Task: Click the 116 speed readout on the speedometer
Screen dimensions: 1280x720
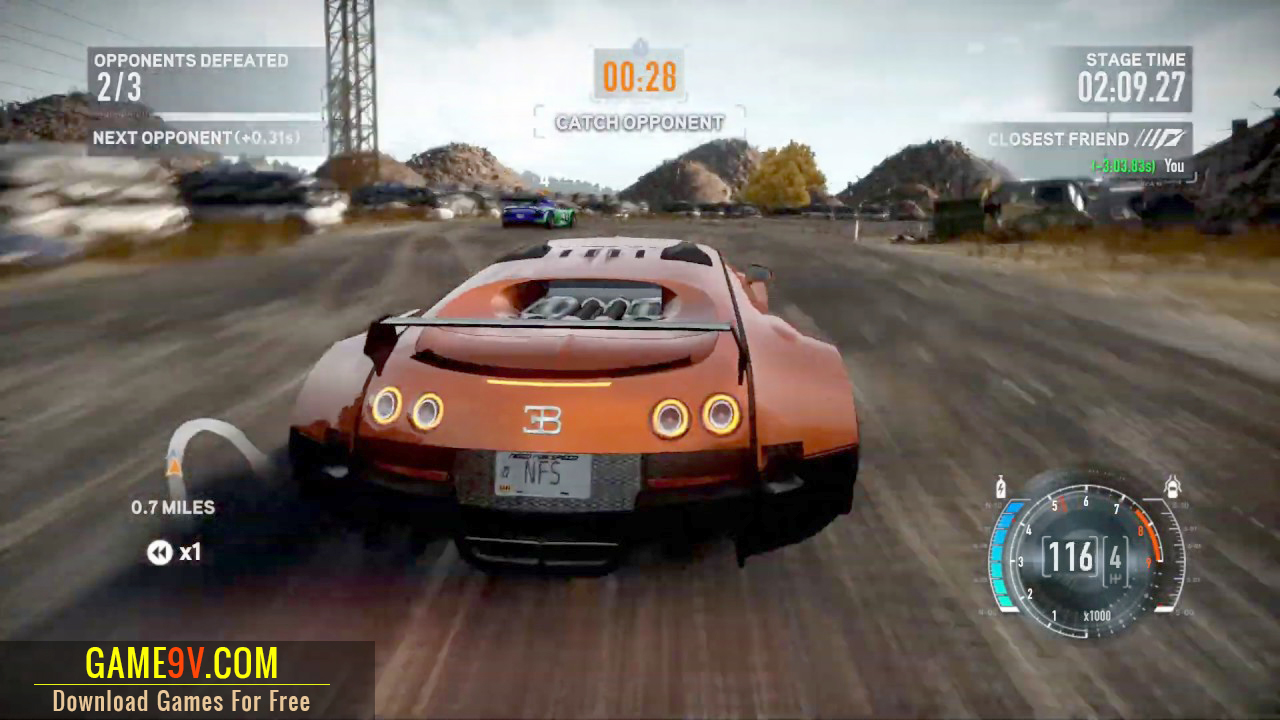Action: [1072, 556]
